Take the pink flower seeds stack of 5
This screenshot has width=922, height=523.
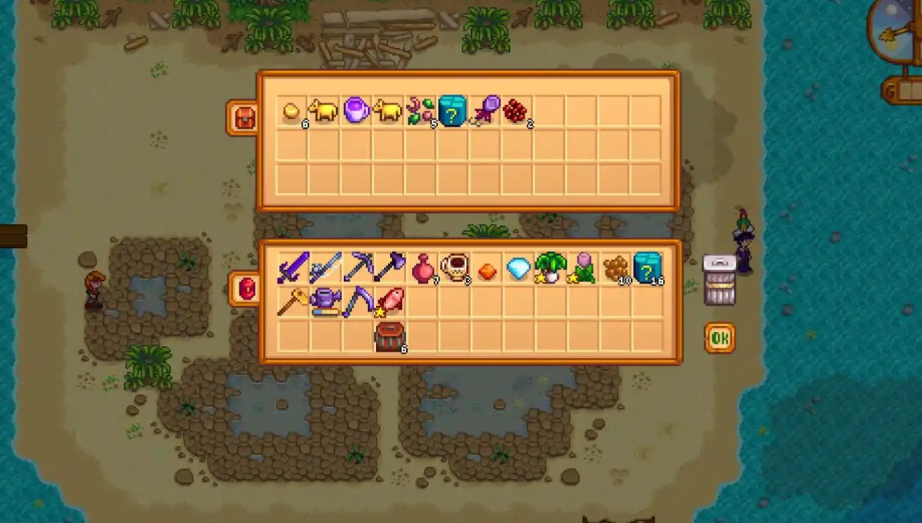click(421, 110)
